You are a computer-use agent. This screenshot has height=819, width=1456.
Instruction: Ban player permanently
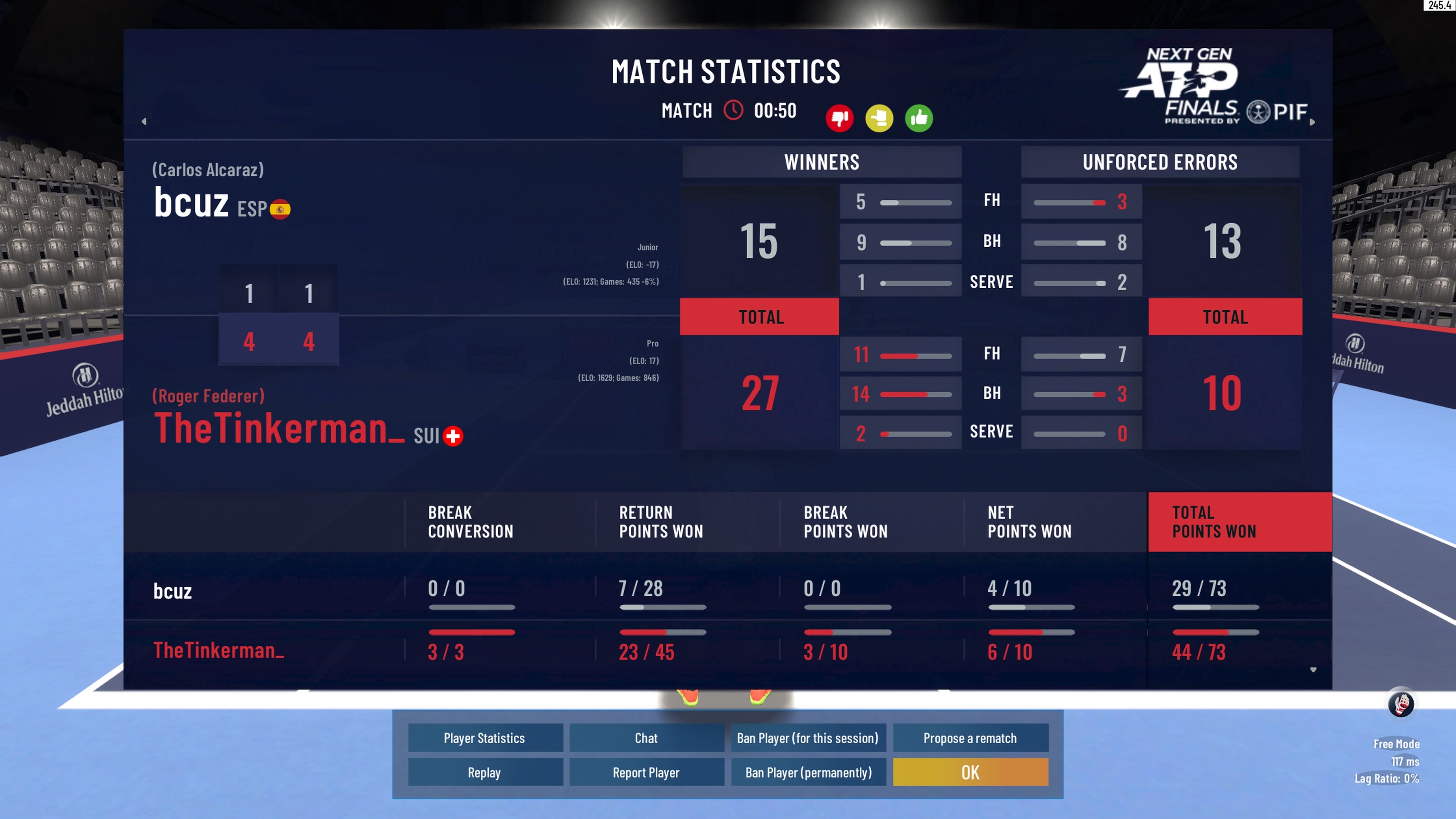tap(808, 772)
